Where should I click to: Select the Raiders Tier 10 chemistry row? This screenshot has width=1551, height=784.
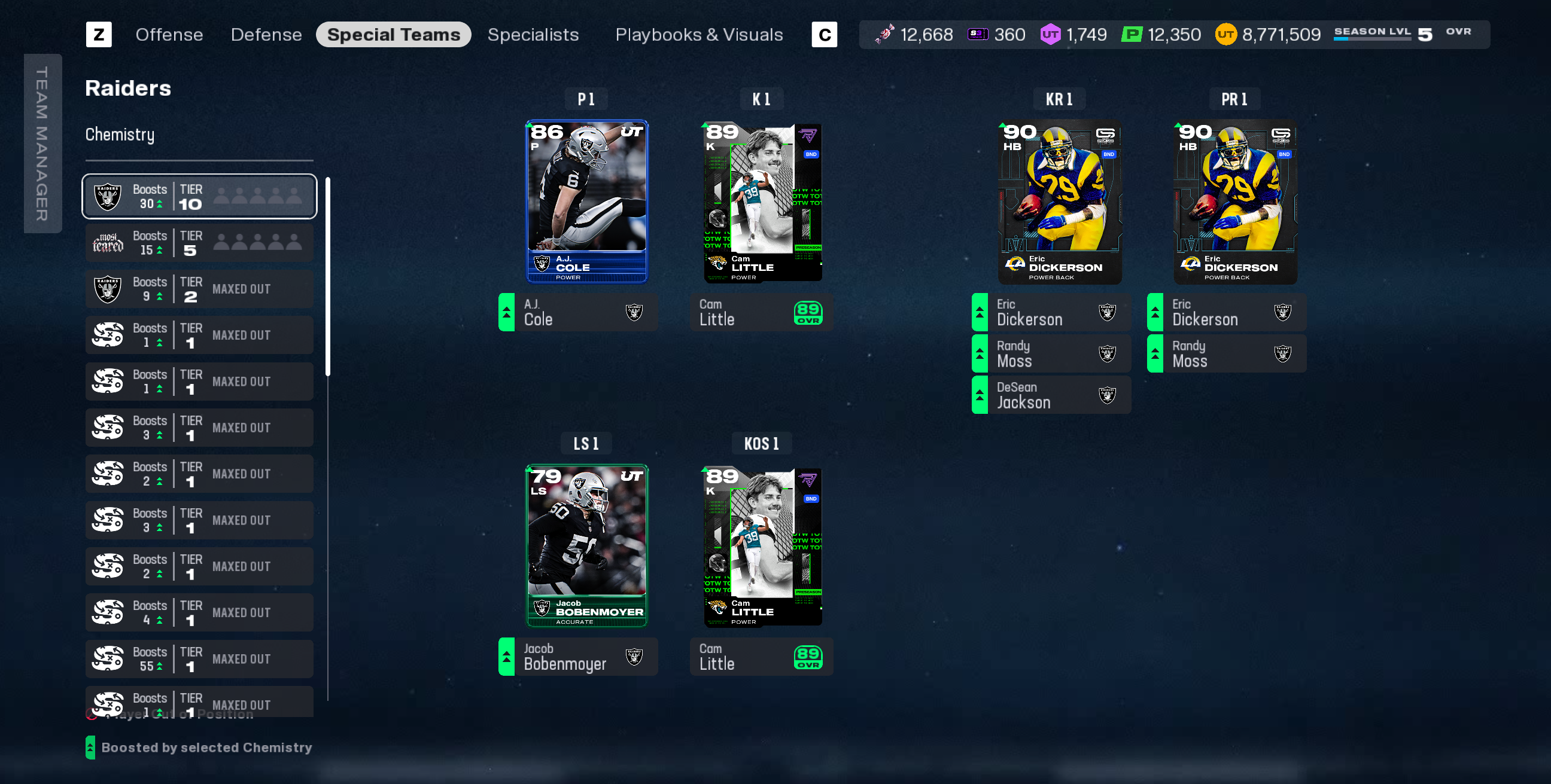tap(199, 196)
